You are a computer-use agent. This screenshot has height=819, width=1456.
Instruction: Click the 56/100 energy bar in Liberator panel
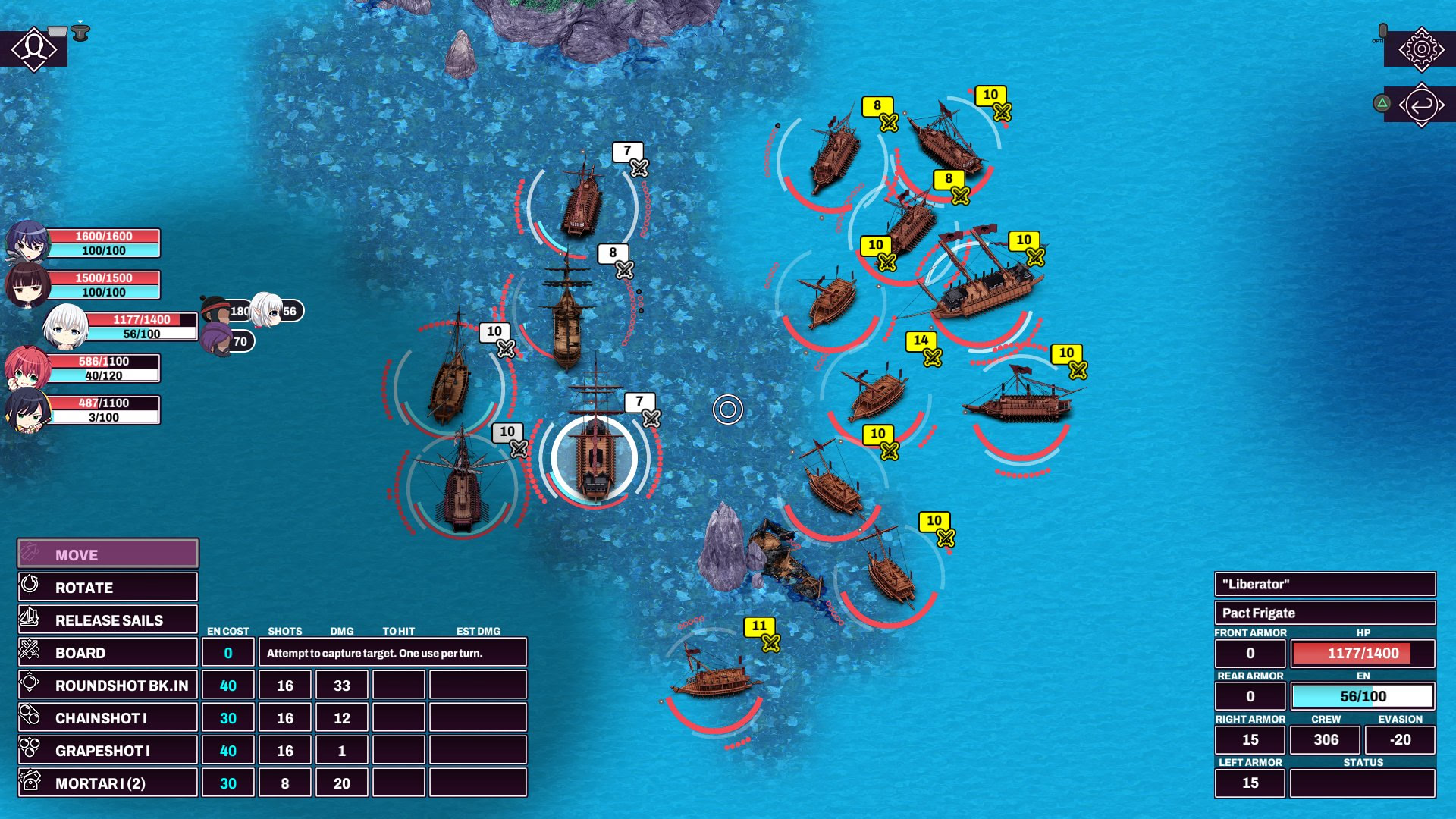pos(1363,695)
